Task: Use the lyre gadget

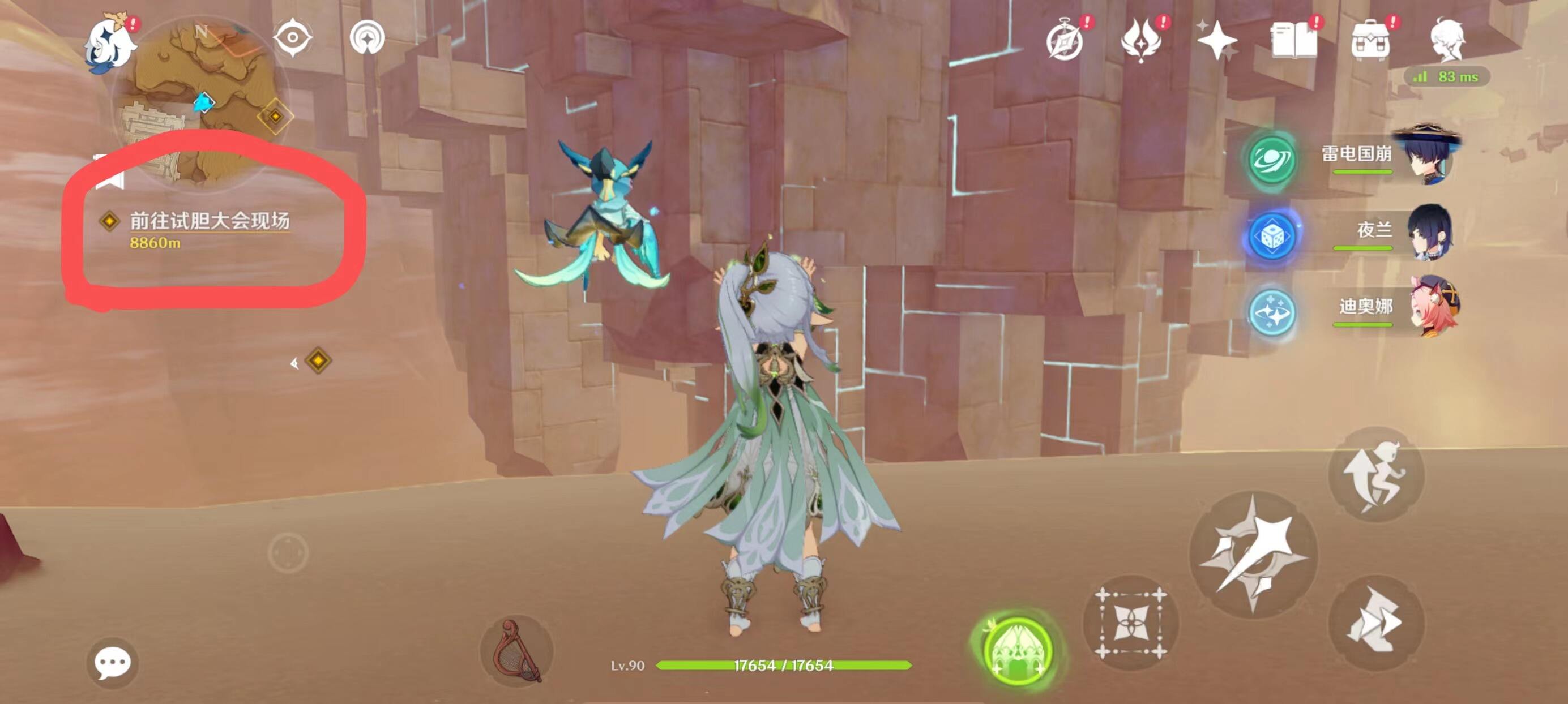Action: pyautogui.click(x=516, y=651)
